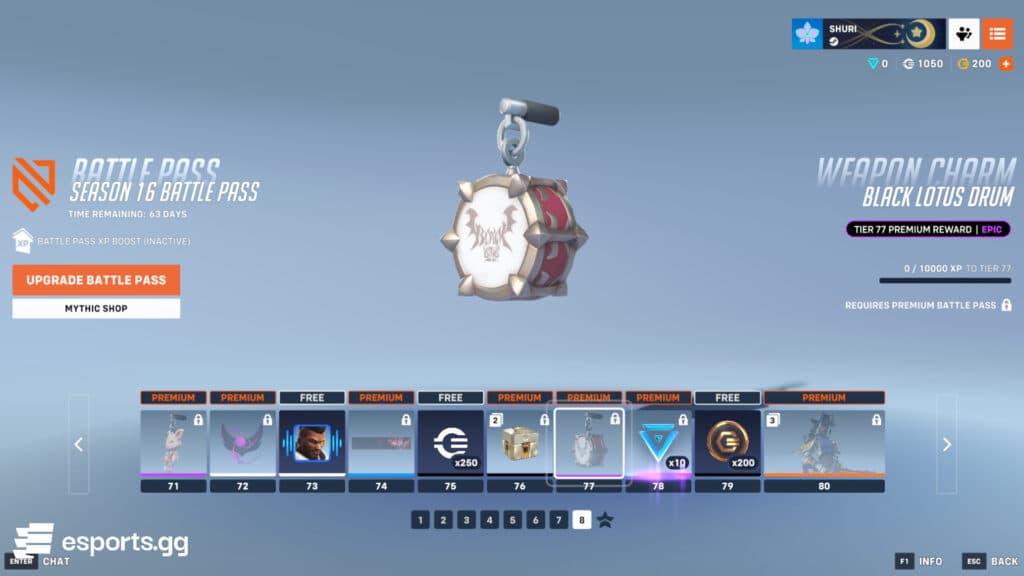This screenshot has width=1024, height=576.
Task: Go to battle pass page 1
Action: tap(420, 520)
